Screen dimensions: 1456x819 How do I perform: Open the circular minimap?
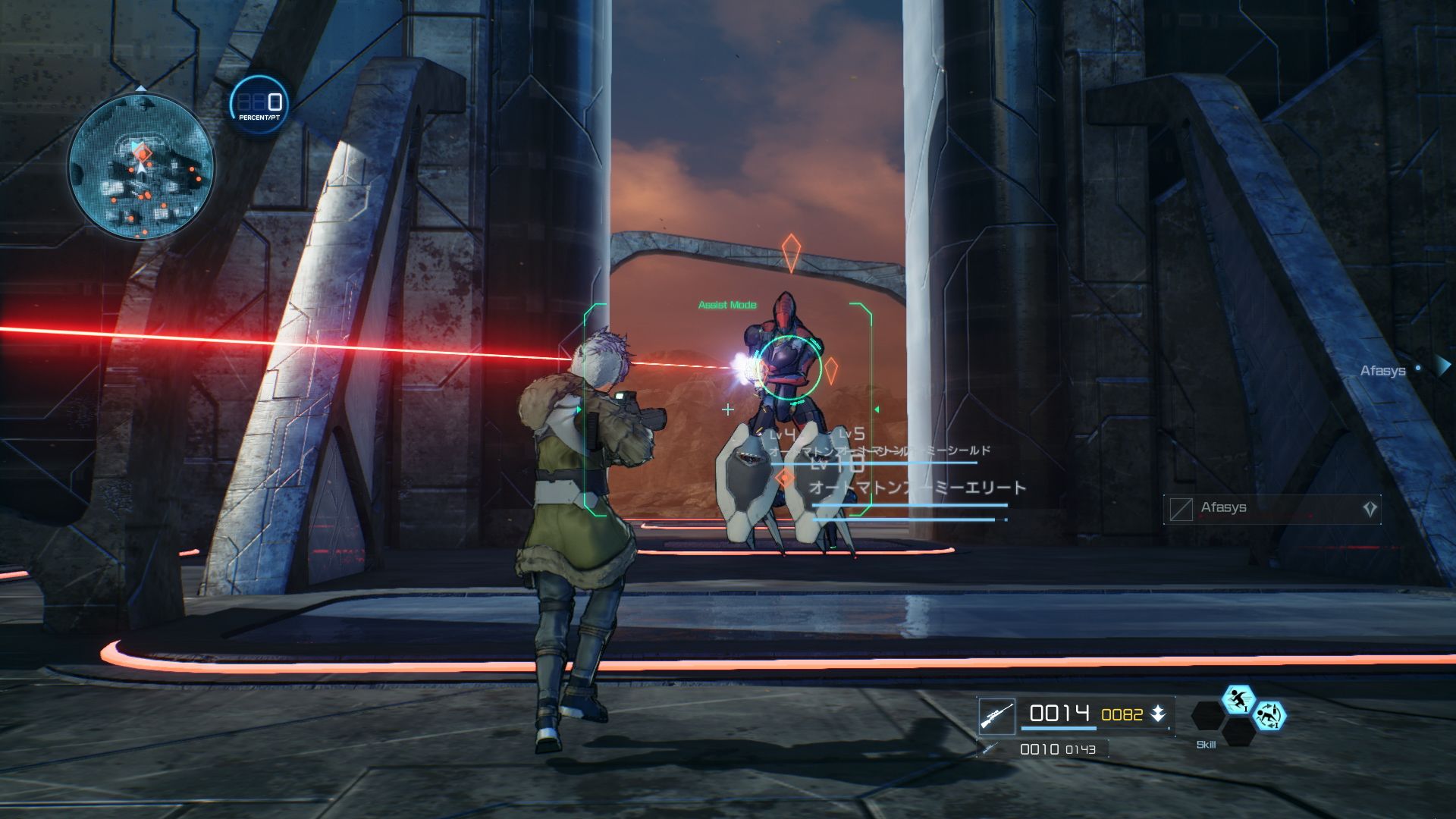[x=141, y=167]
